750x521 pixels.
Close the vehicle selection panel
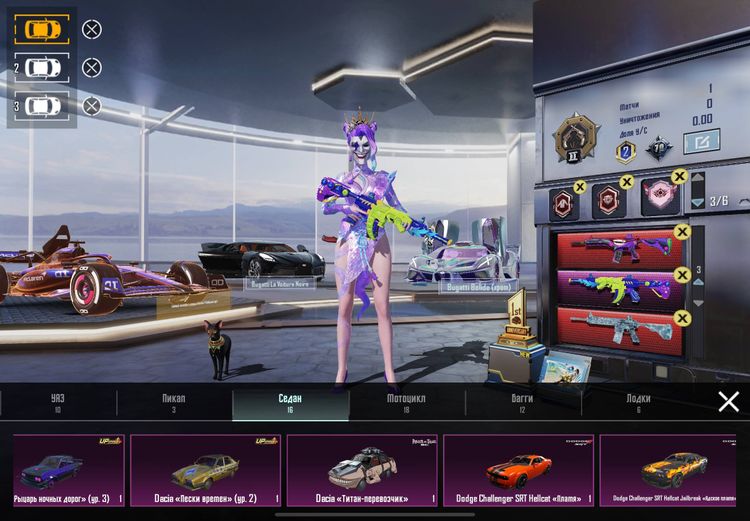(x=729, y=402)
